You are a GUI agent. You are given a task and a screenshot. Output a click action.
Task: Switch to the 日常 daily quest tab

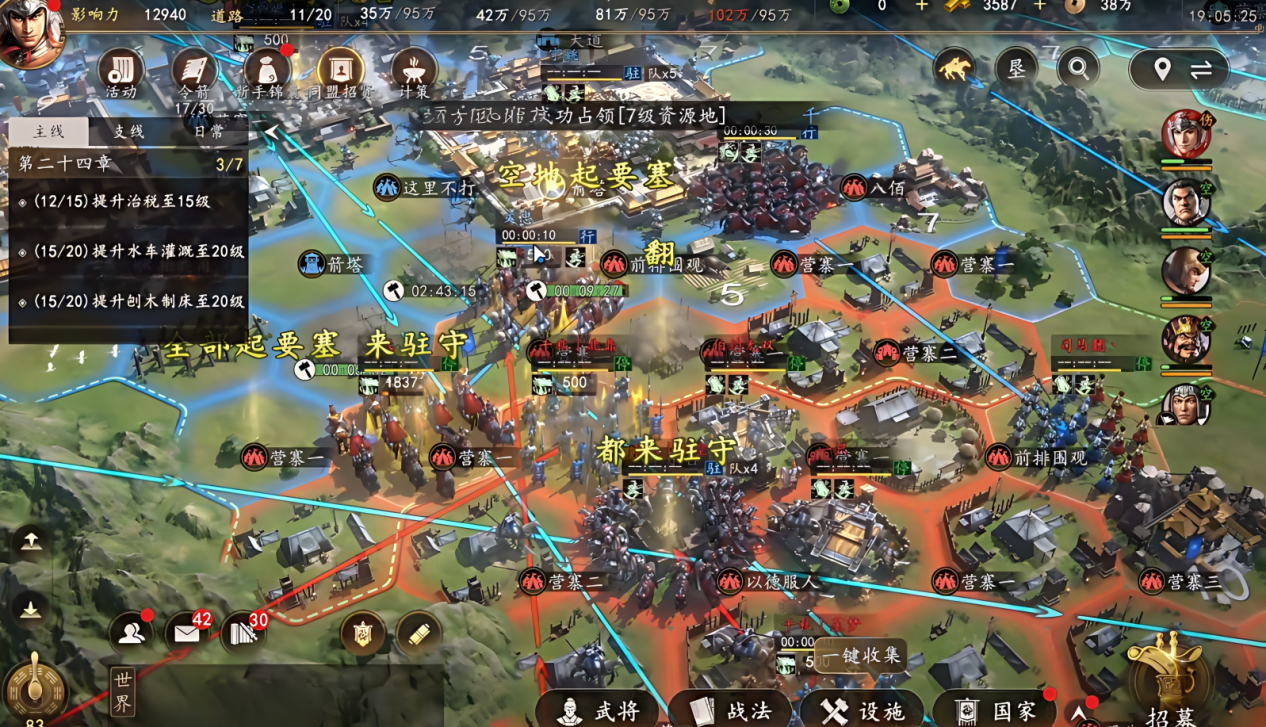[x=208, y=132]
